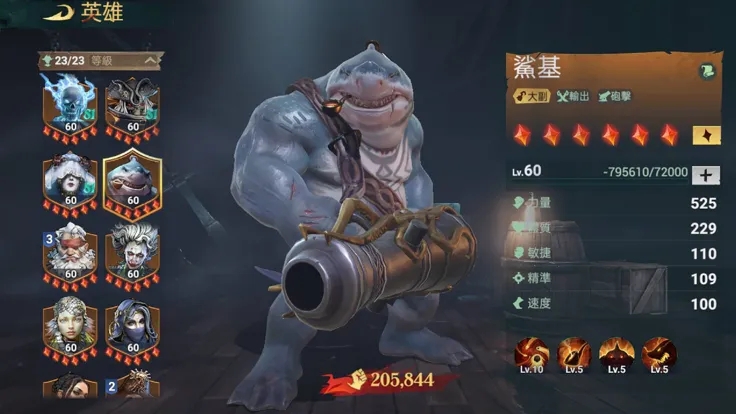The image size is (736, 414).
Task: Add experience with the plus button
Action: [705, 174]
